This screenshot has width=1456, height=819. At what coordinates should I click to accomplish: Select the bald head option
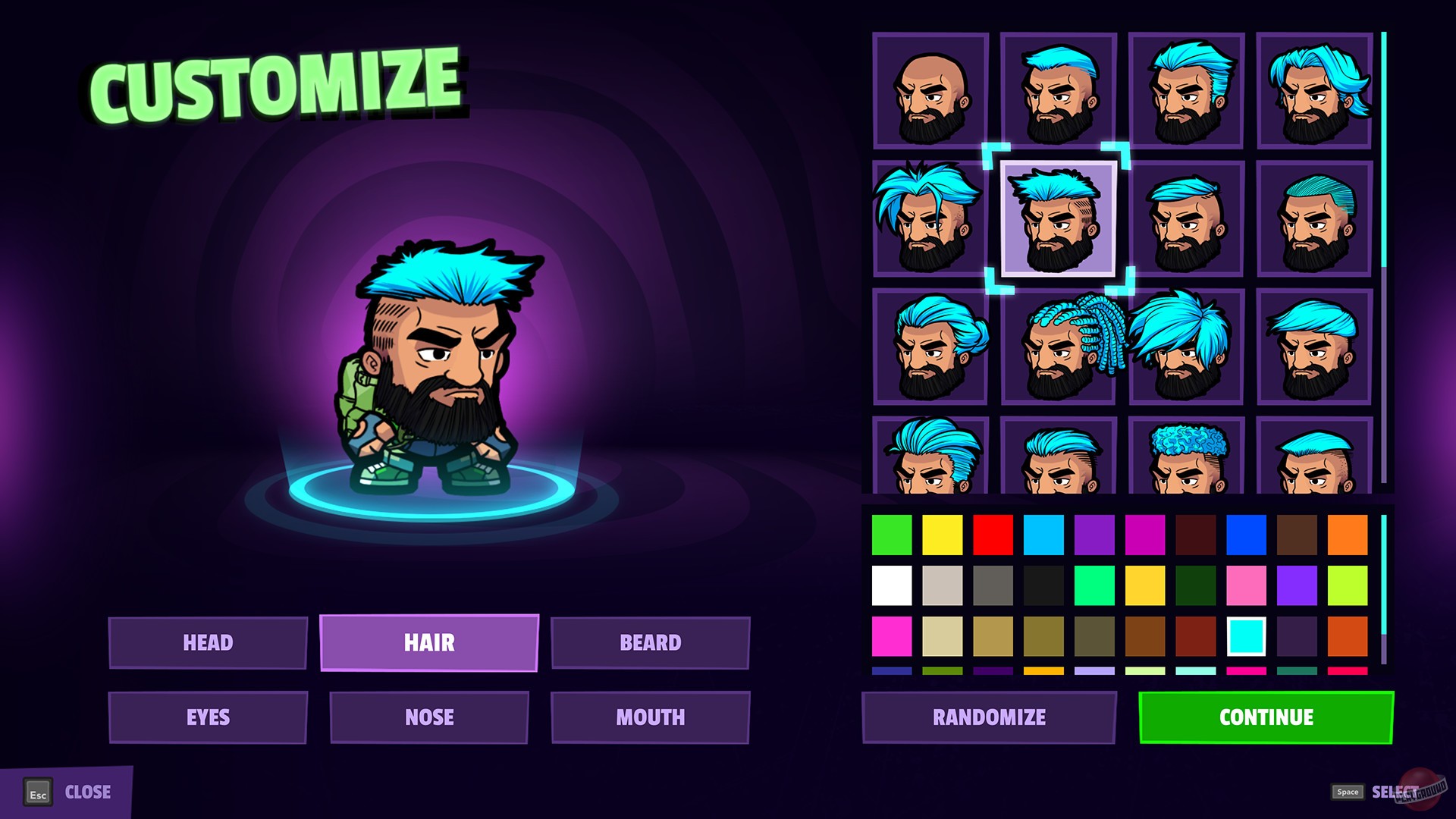pyautogui.click(x=927, y=91)
